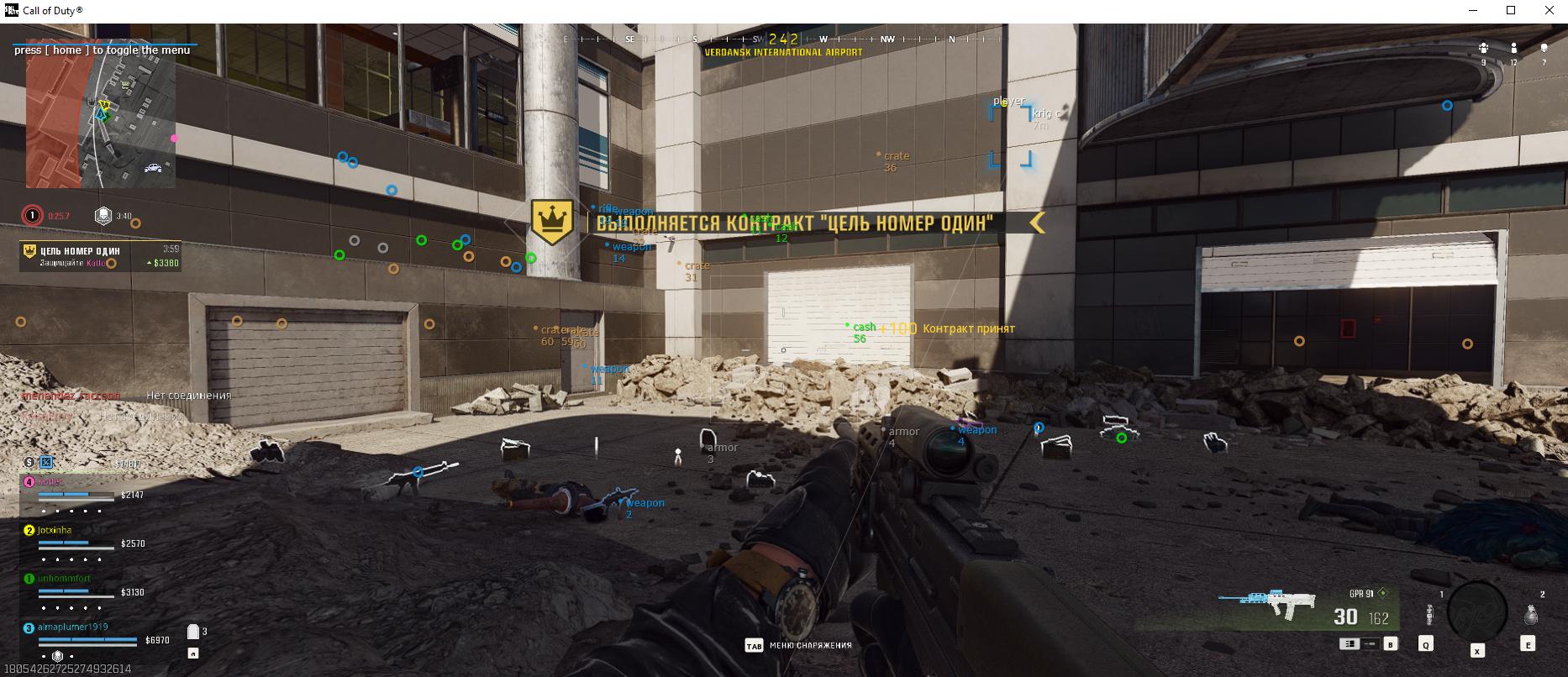Toggle the menu via press home prompt
This screenshot has height=677, width=1568.
[101, 50]
